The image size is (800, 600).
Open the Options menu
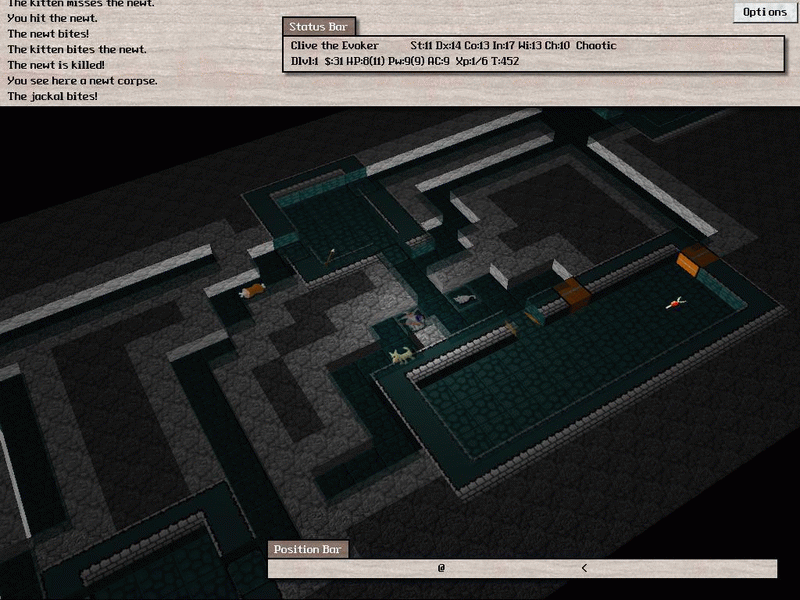[765, 12]
